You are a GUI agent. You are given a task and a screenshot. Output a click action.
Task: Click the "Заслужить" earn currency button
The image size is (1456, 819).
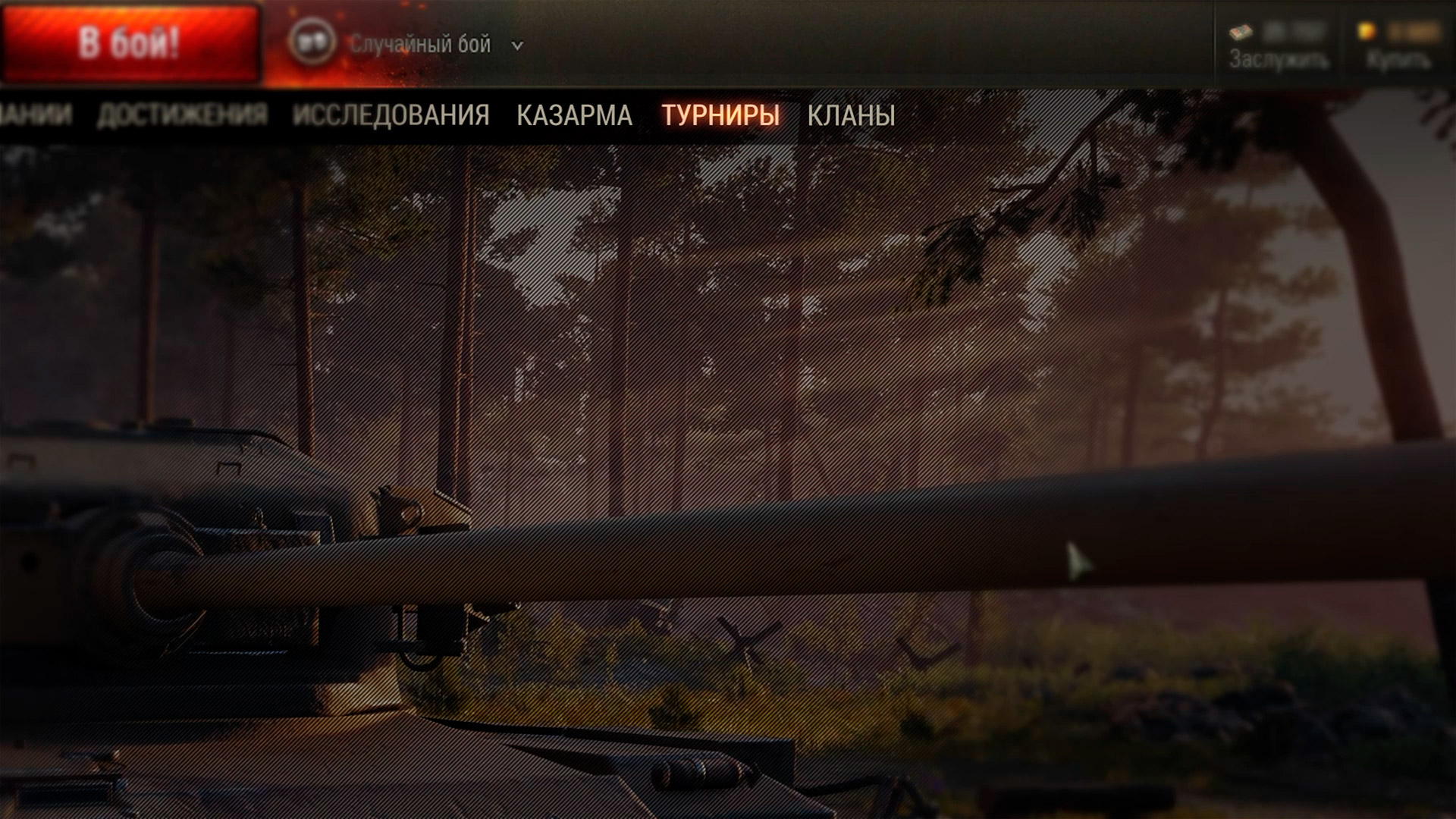point(1279,47)
